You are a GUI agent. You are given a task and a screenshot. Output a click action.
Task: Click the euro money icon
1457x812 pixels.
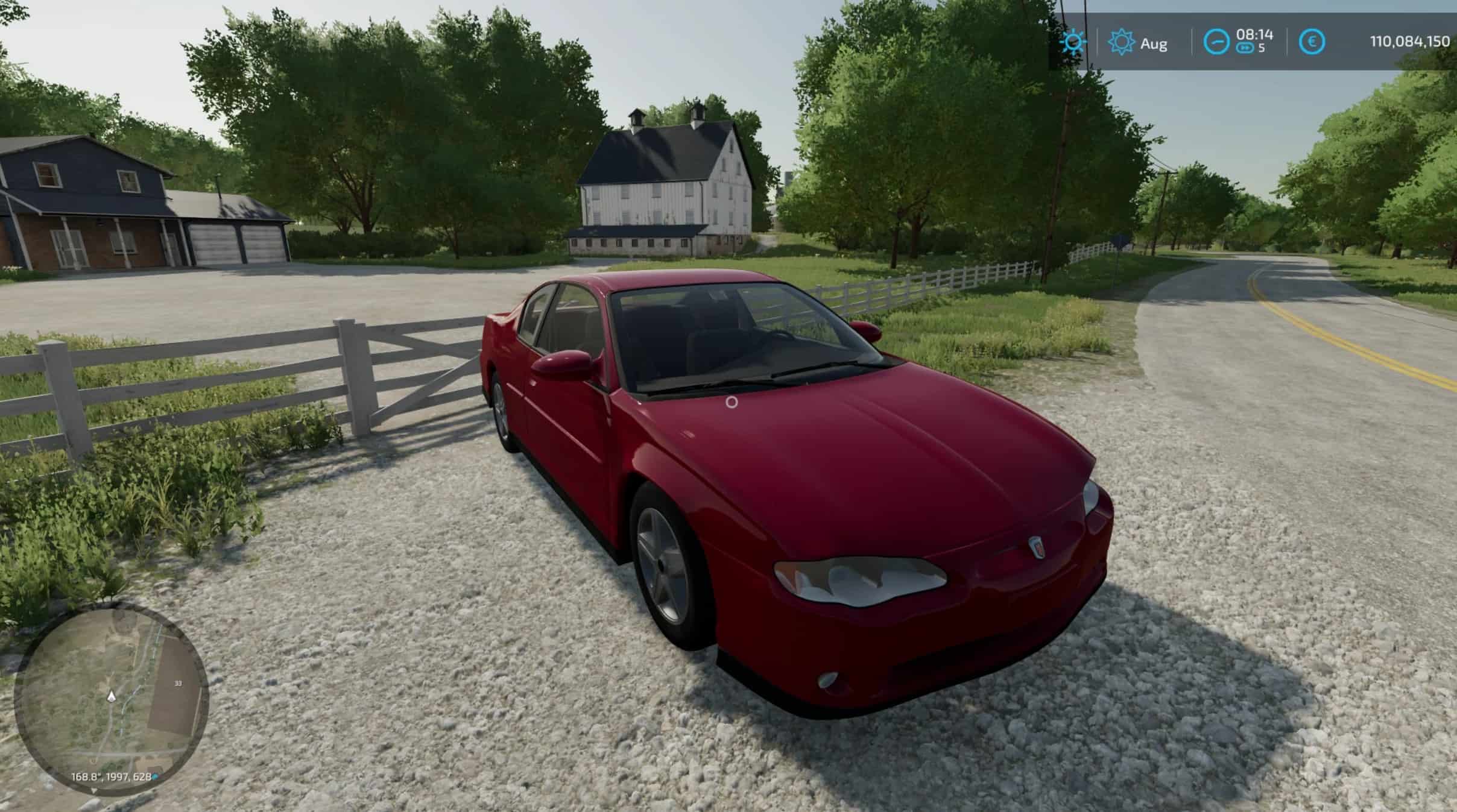1311,42
